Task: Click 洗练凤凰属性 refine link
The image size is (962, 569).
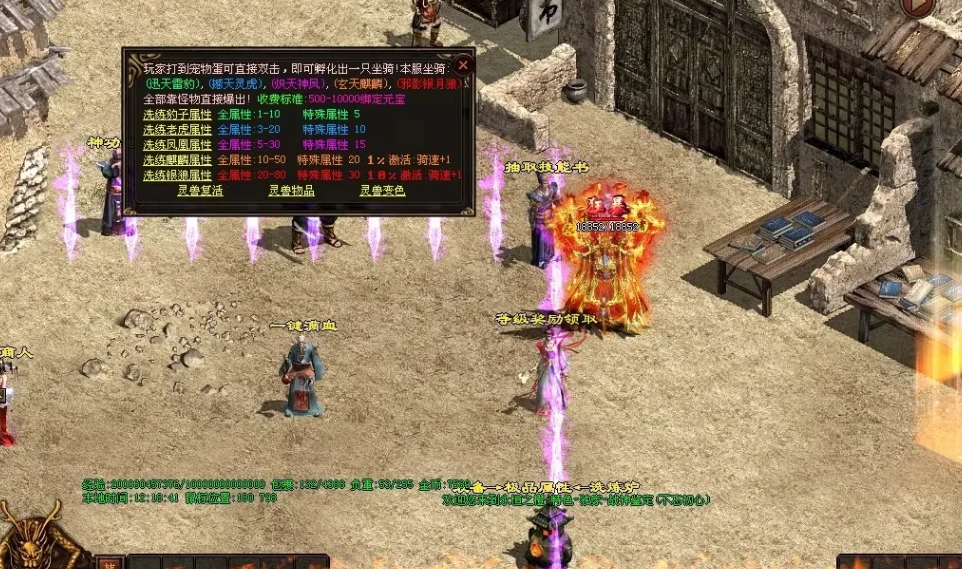Action: pyautogui.click(x=176, y=145)
